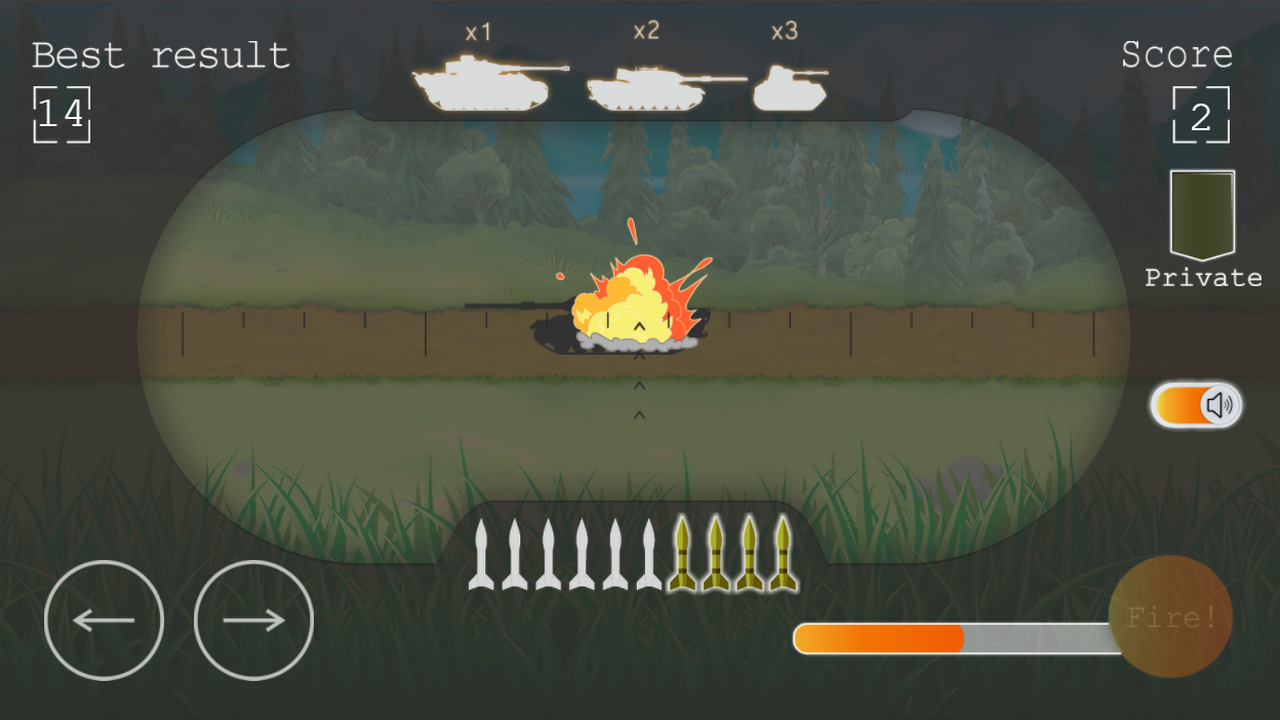
Task: Enable audio using the volume toggle
Action: 1196,404
